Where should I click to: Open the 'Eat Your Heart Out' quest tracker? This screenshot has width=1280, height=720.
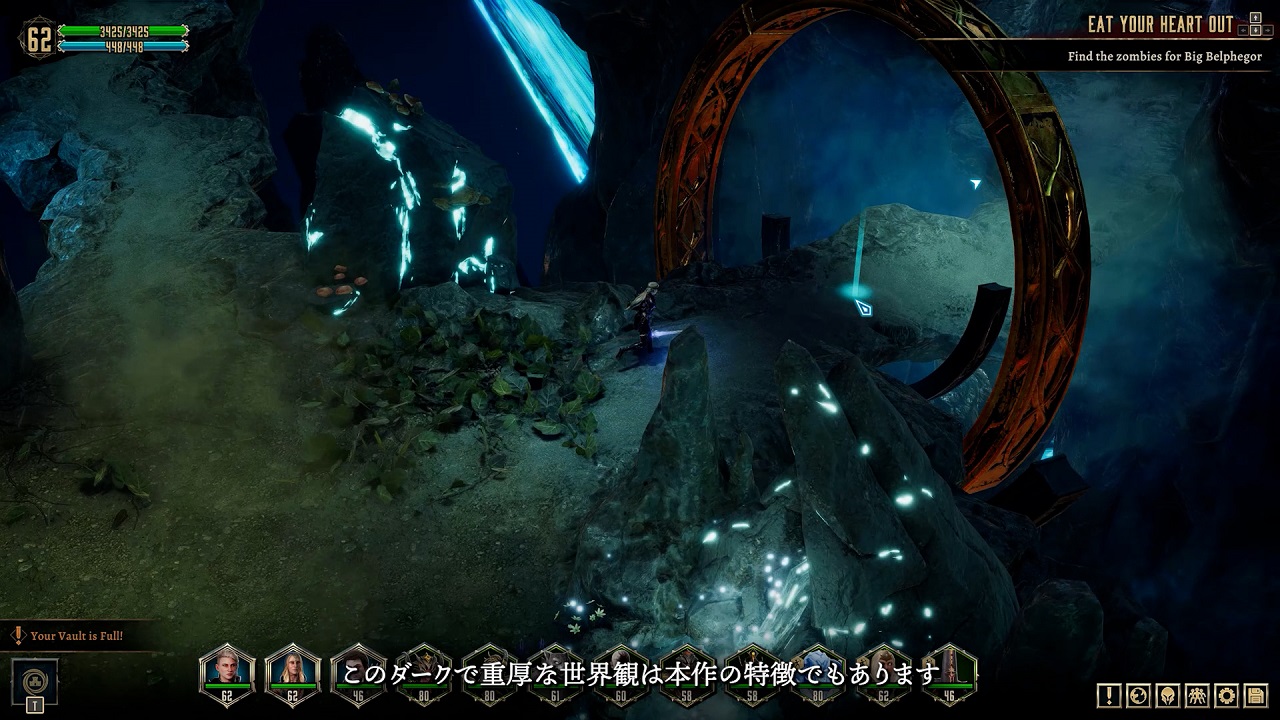click(1160, 25)
